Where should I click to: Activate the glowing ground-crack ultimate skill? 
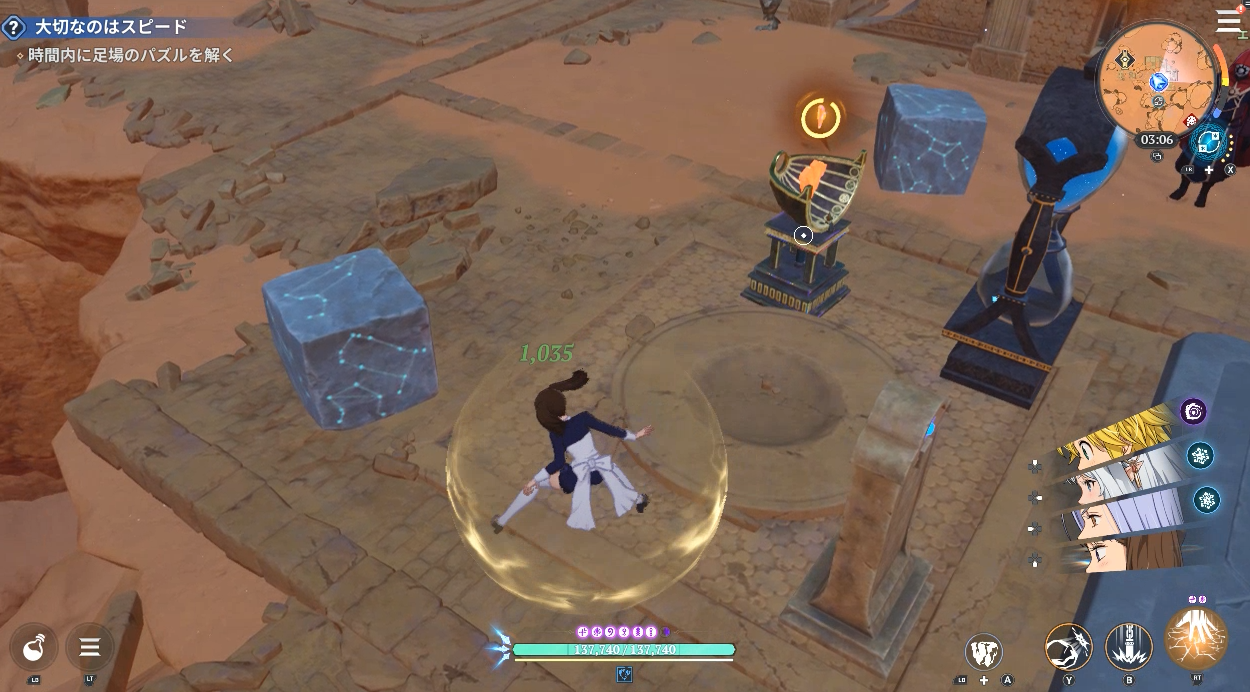pyautogui.click(x=1196, y=639)
